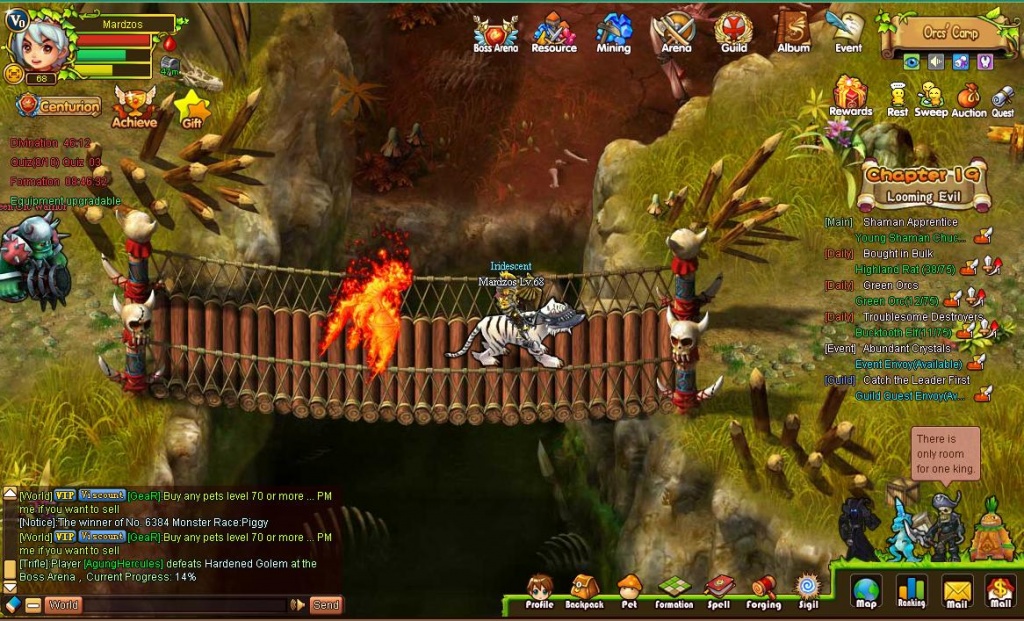Show the world Map
Image resolution: width=1024 pixels, height=621 pixels.
pyautogui.click(x=866, y=592)
